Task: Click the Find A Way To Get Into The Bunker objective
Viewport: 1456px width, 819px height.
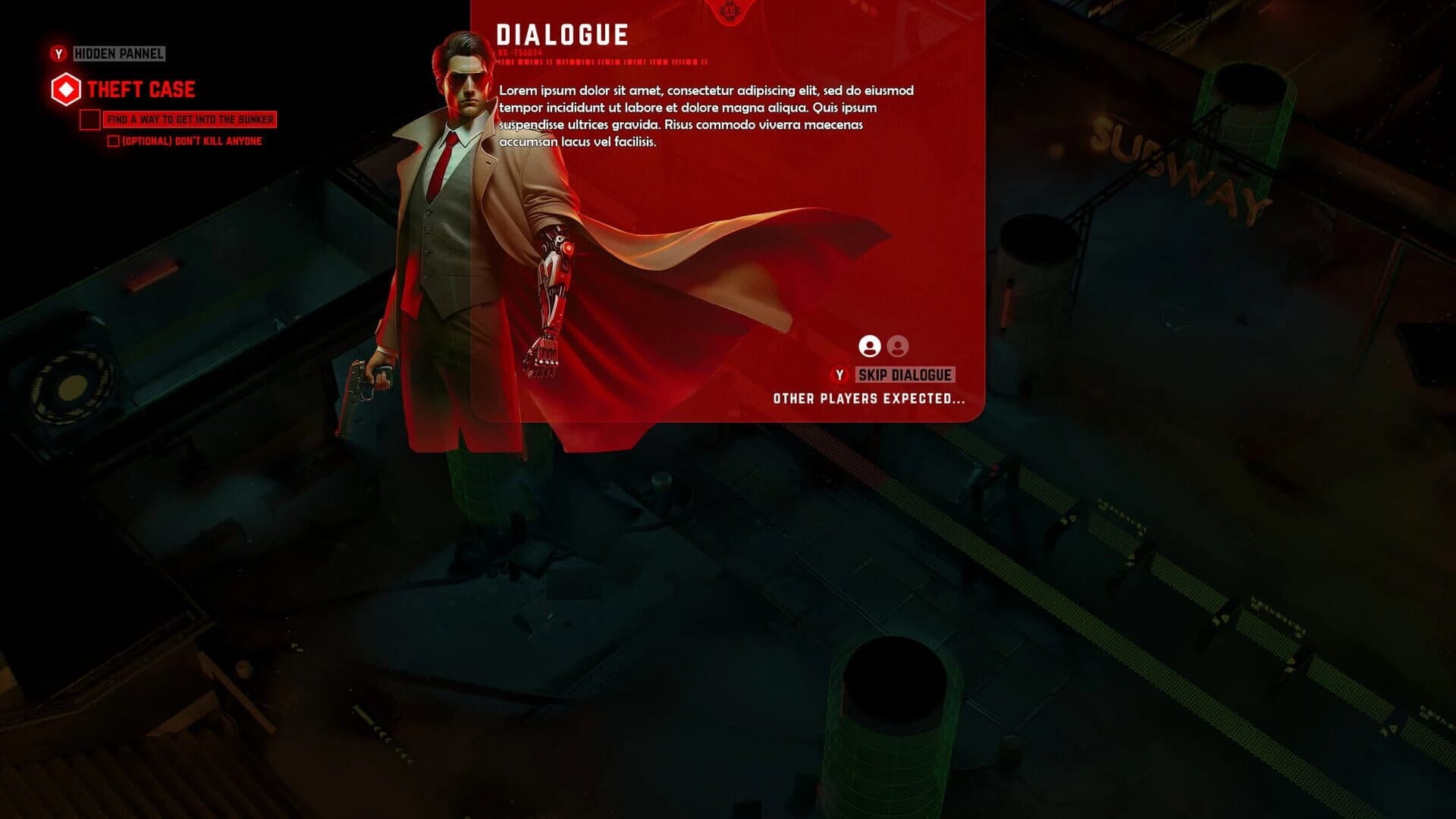Action: 191,119
